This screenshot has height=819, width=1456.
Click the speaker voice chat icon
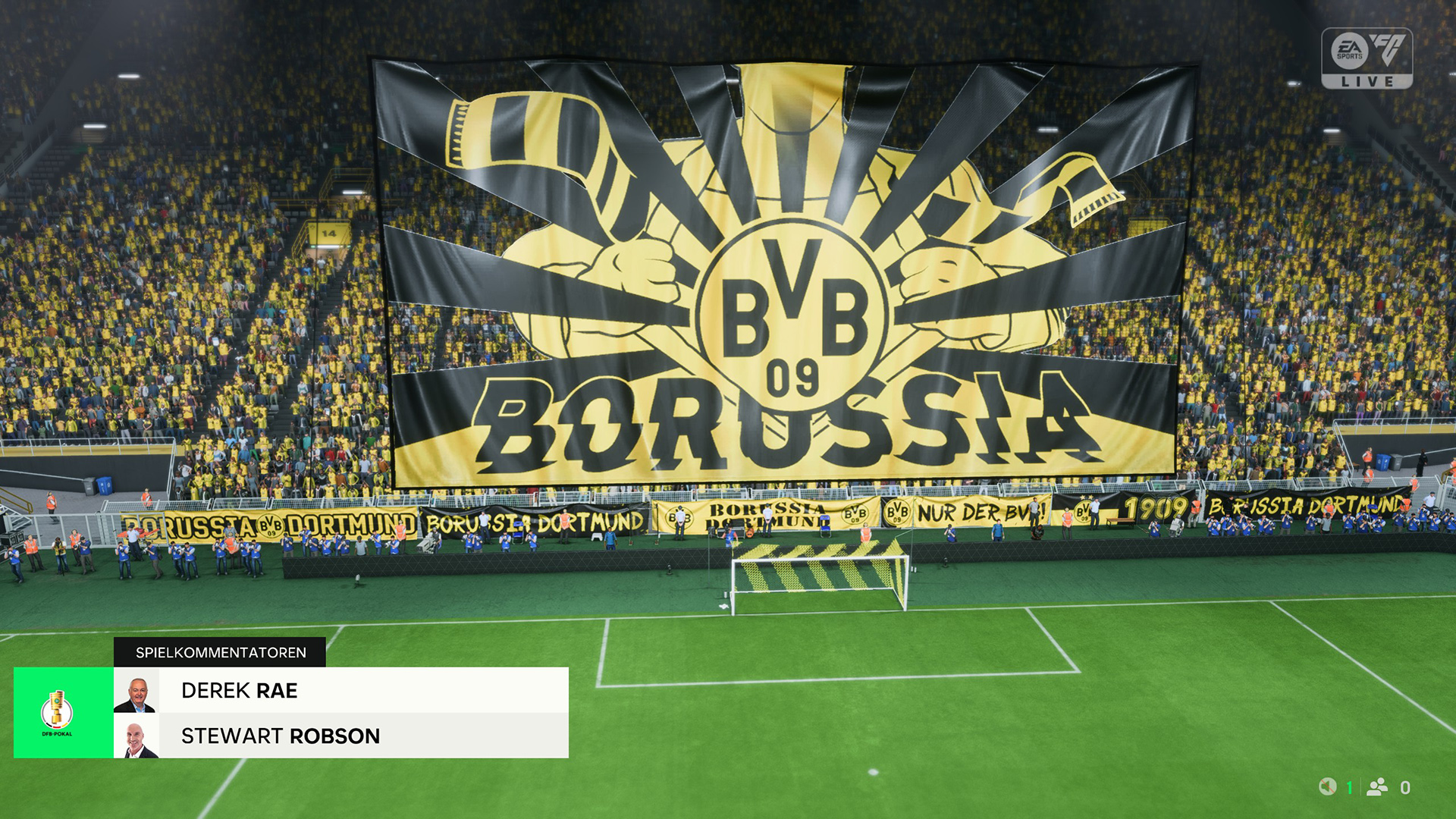click(1327, 787)
